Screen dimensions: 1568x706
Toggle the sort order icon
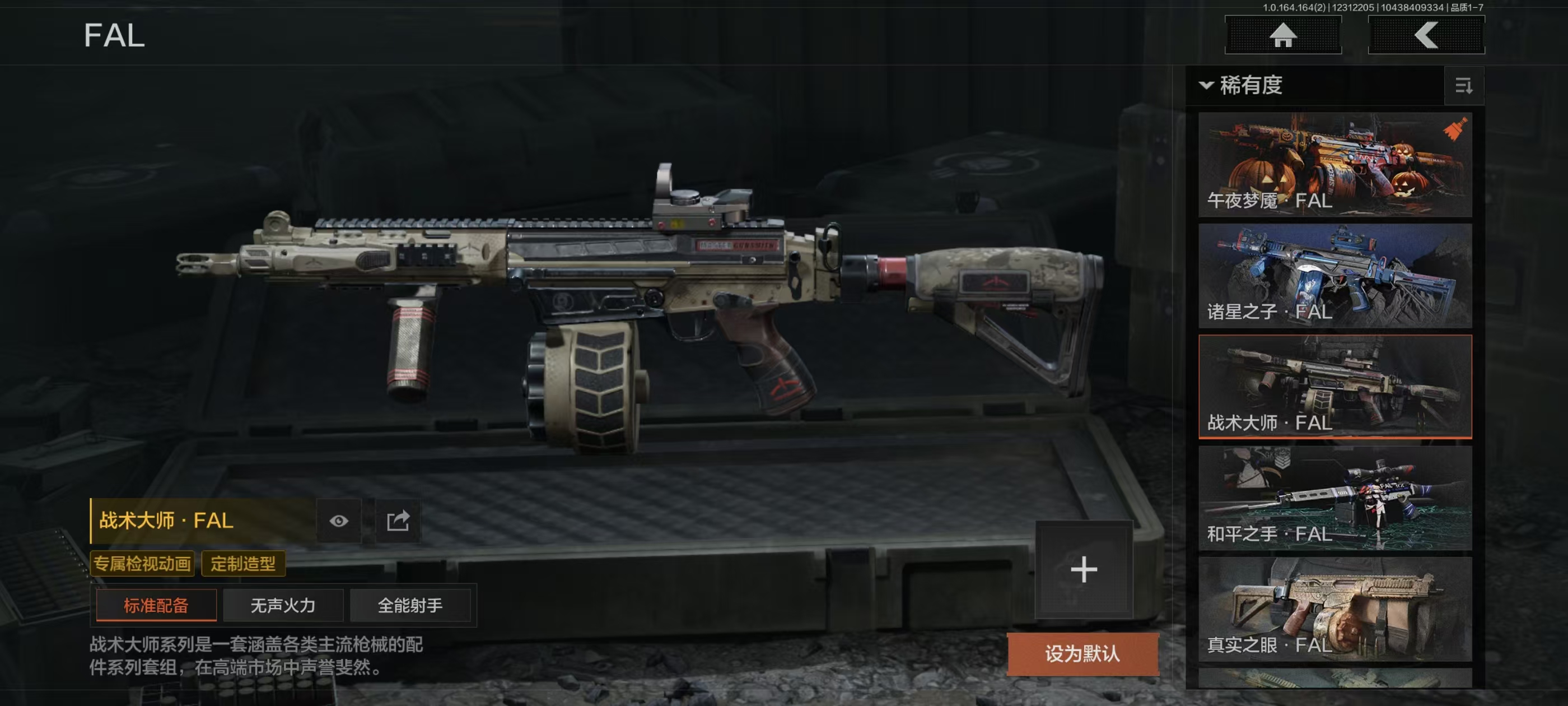point(1463,86)
